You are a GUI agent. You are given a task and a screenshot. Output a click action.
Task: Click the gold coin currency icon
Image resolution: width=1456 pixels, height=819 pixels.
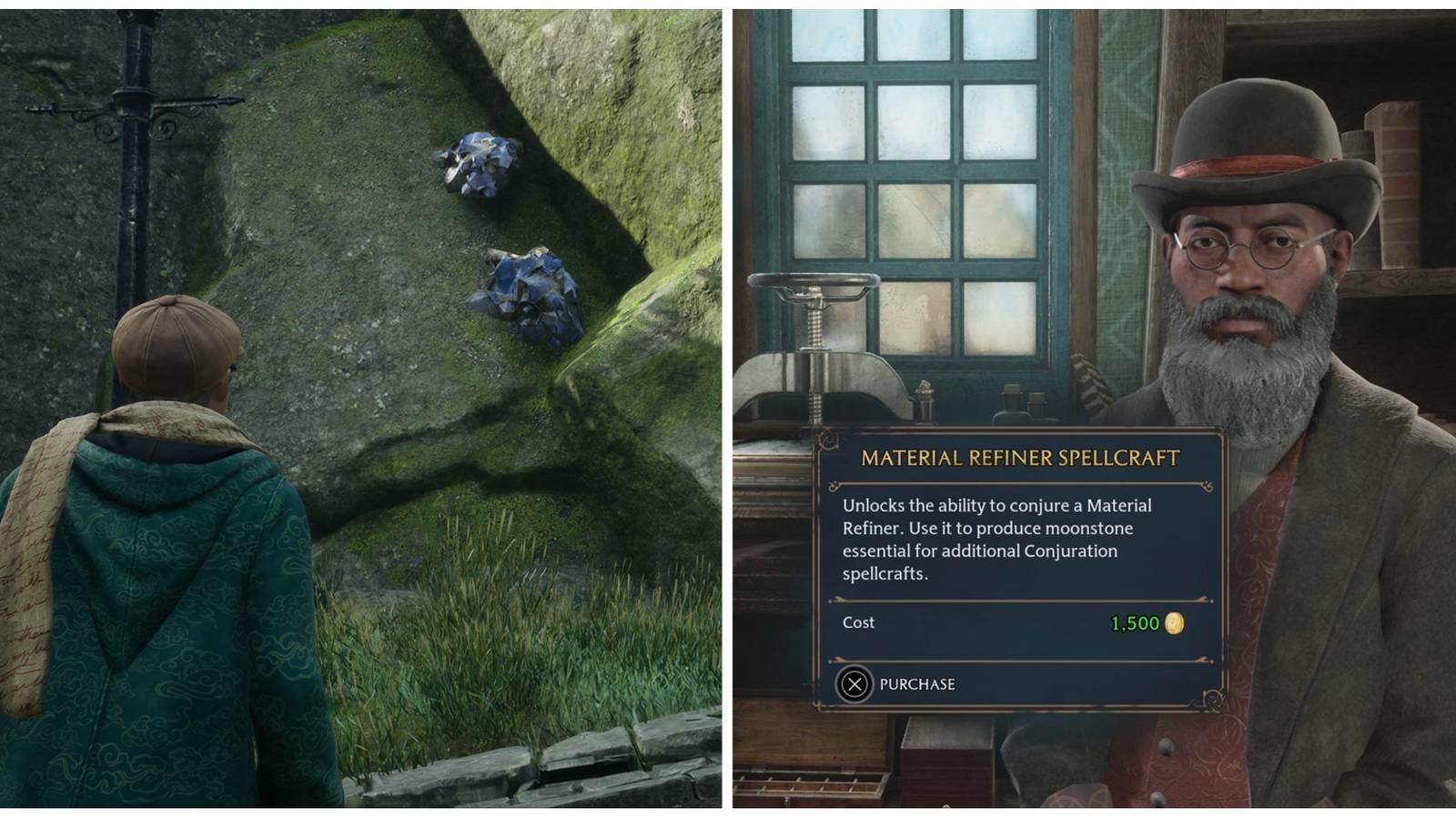point(1176,622)
